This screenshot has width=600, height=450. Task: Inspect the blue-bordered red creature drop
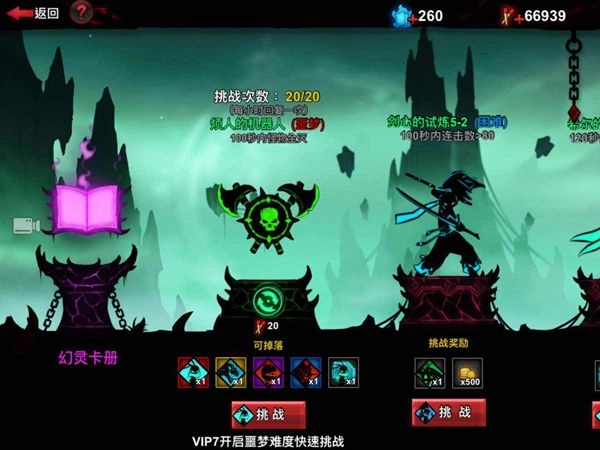pos(305,373)
